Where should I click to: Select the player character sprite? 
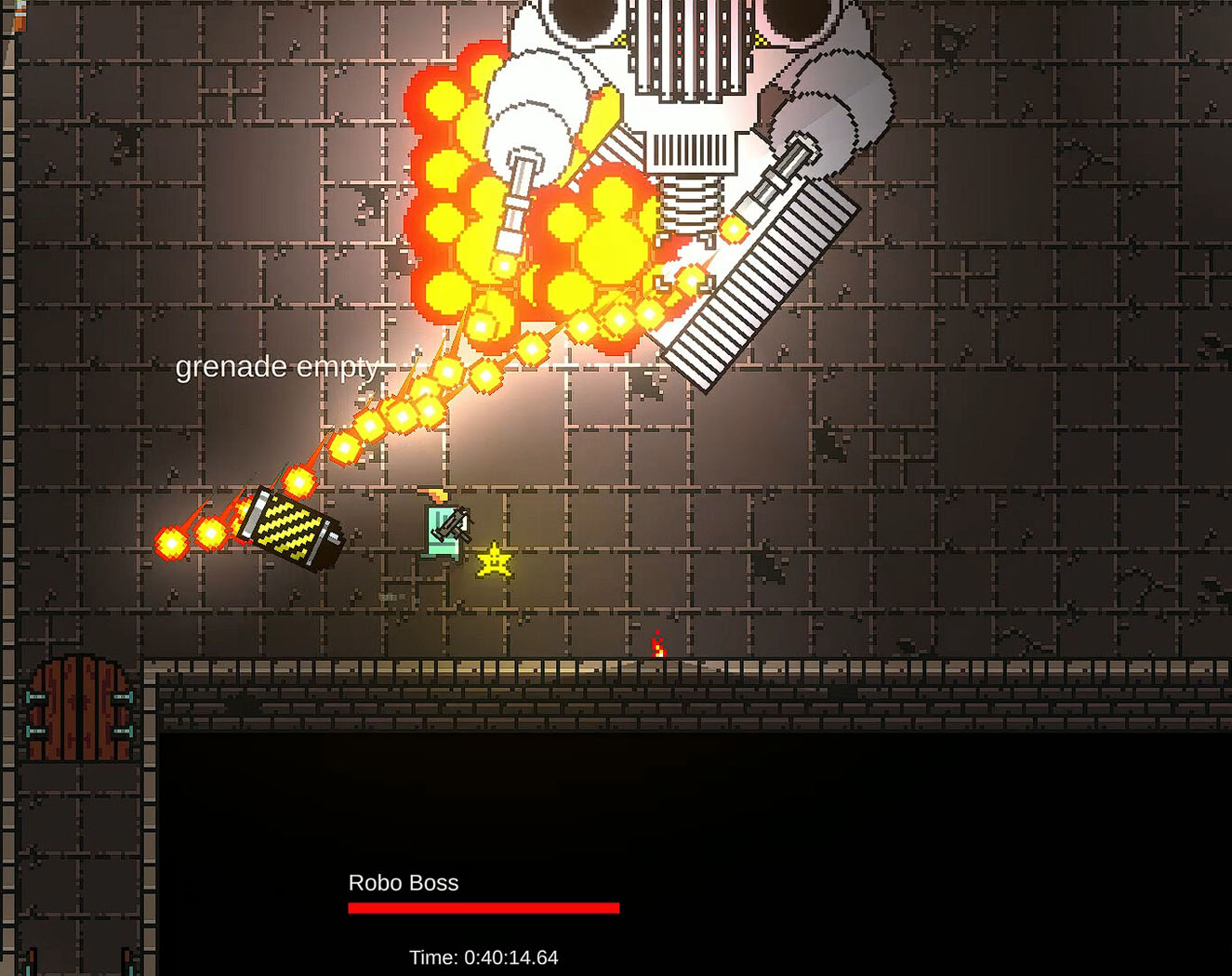coord(442,534)
